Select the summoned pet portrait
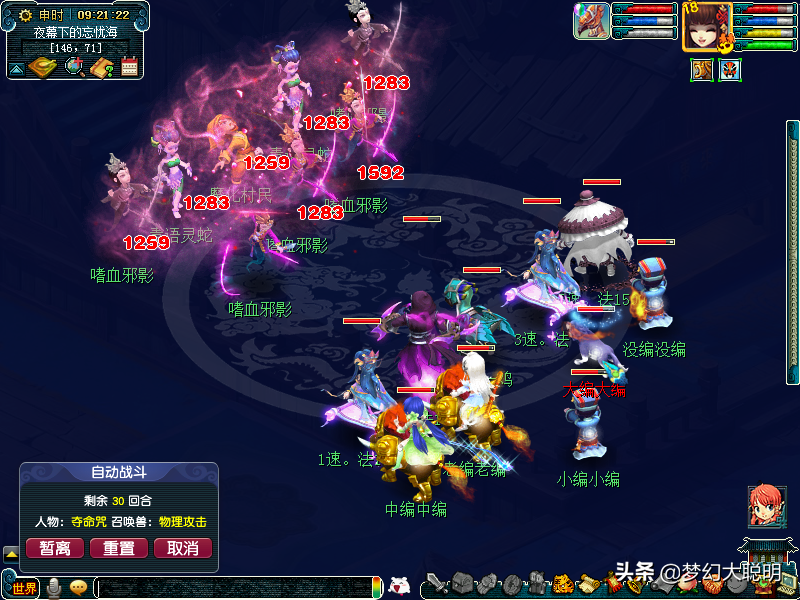Viewport: 800px width, 600px height. (x=591, y=21)
